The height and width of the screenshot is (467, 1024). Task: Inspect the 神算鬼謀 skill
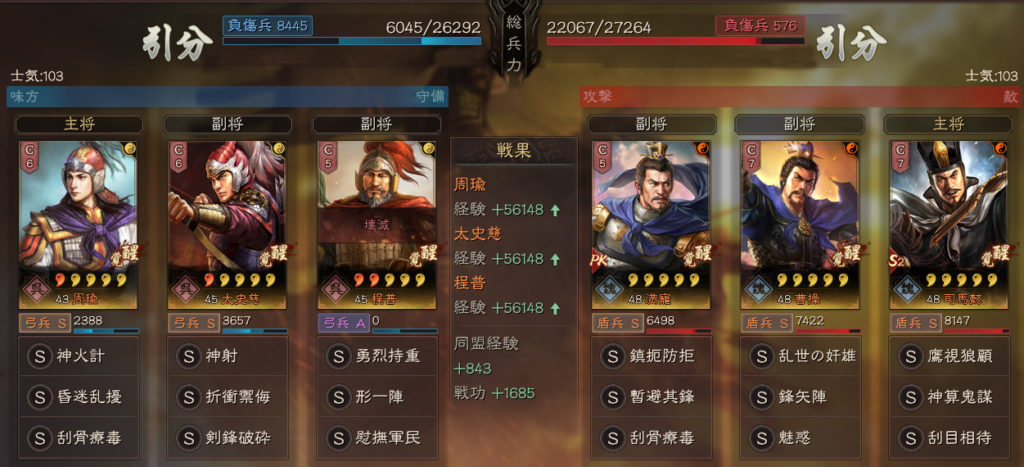(949, 397)
